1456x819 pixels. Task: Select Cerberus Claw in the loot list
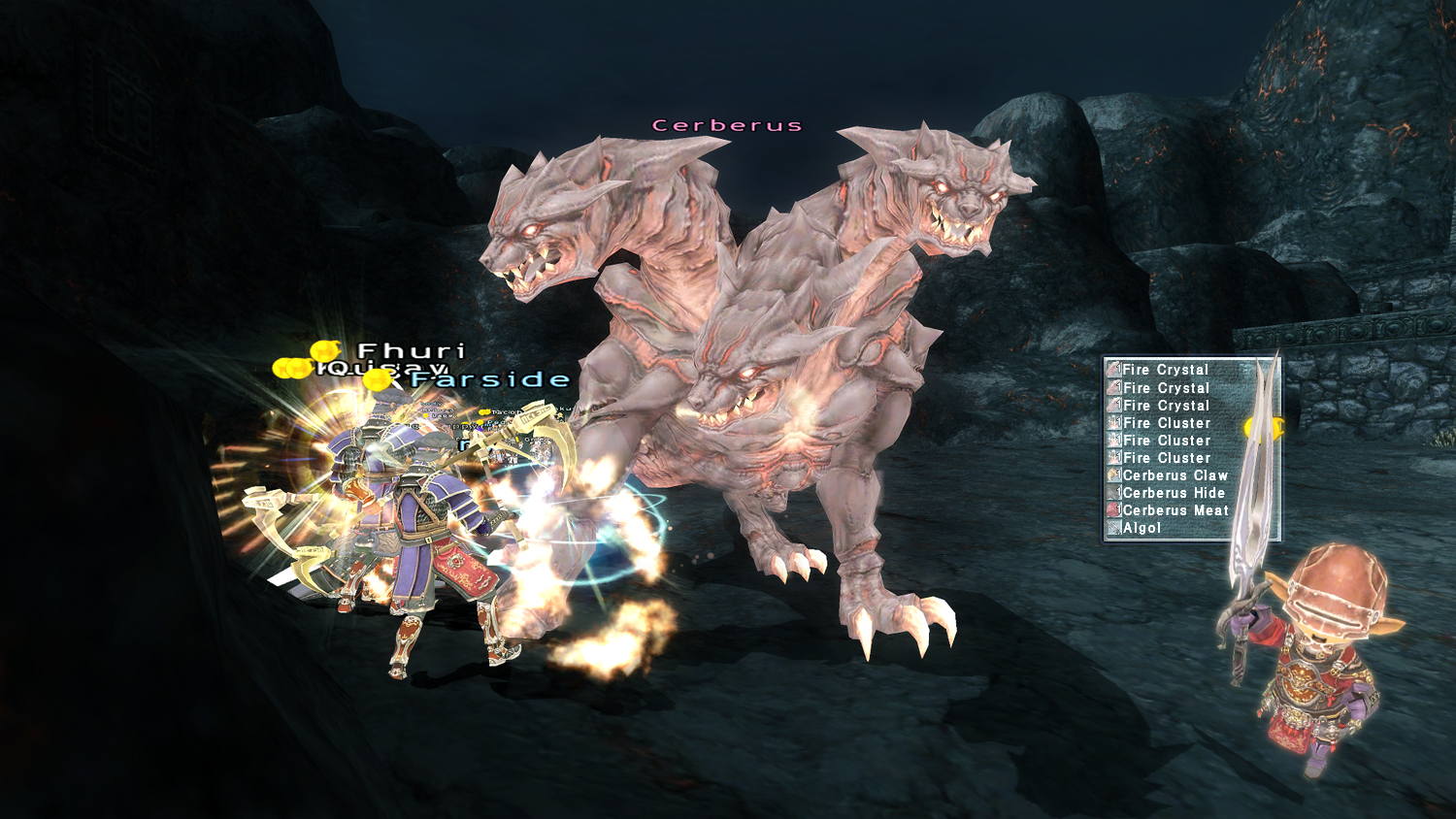[x=1175, y=475]
